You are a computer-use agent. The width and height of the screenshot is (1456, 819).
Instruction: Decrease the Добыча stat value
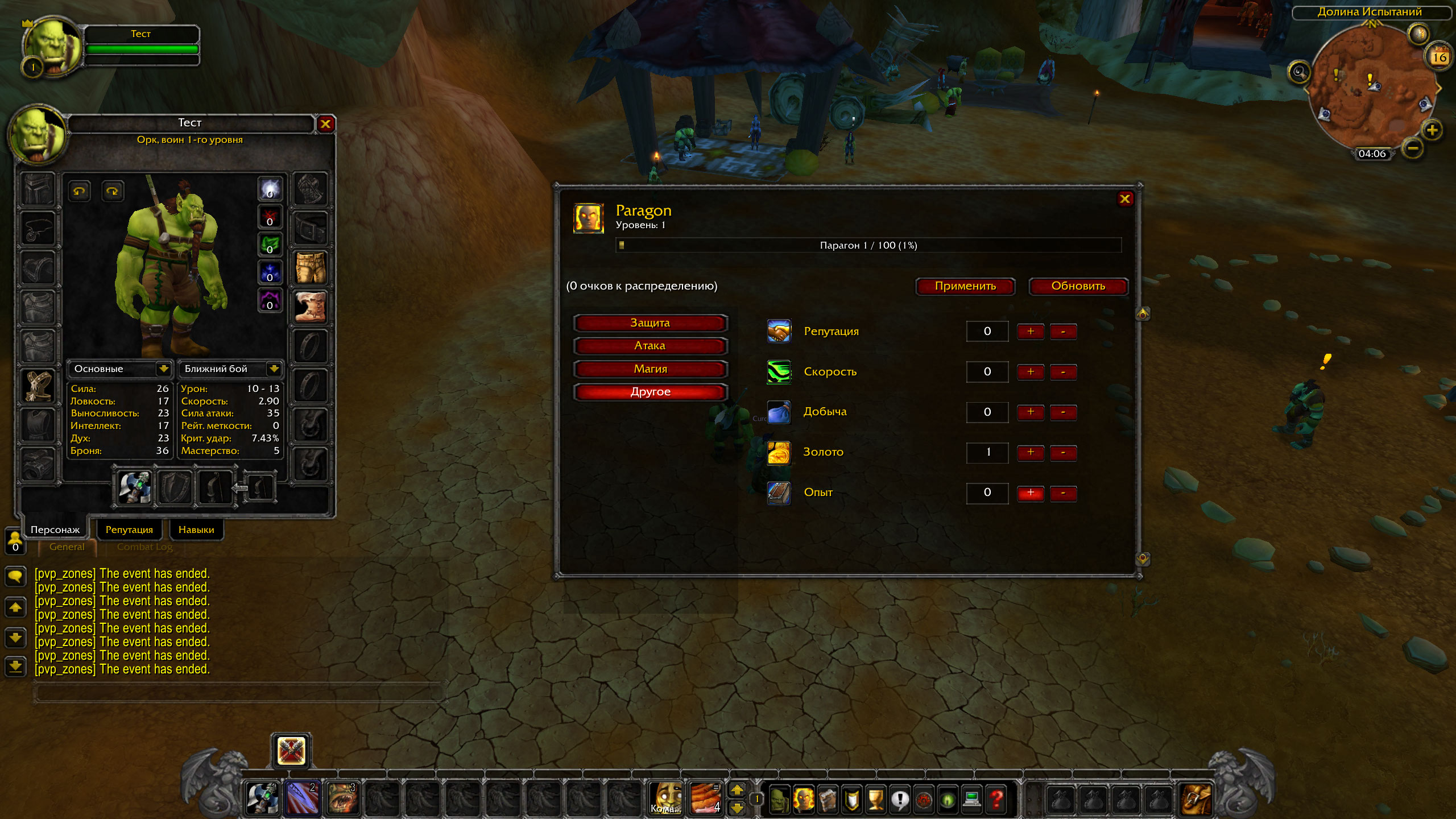[x=1063, y=412]
